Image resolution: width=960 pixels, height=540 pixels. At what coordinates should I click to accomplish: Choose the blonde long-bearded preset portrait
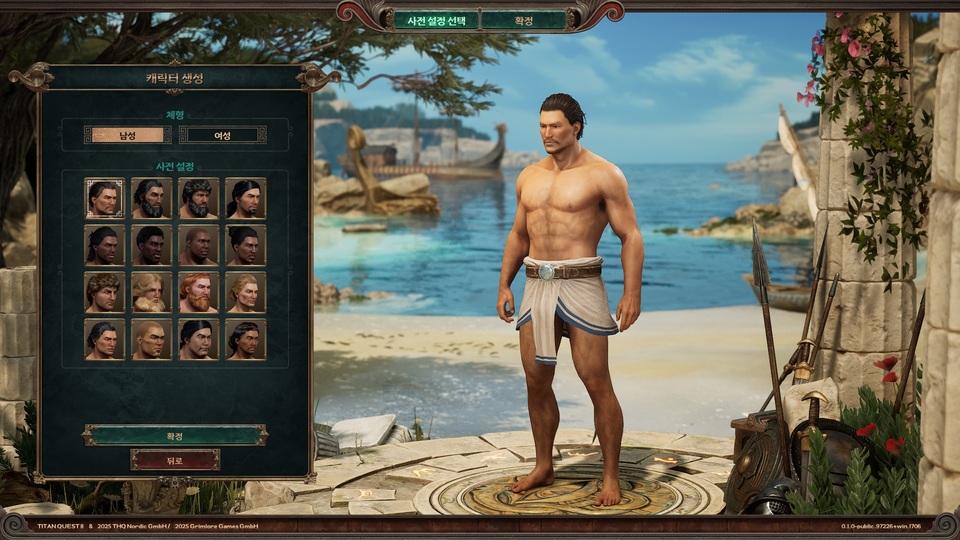click(x=151, y=292)
